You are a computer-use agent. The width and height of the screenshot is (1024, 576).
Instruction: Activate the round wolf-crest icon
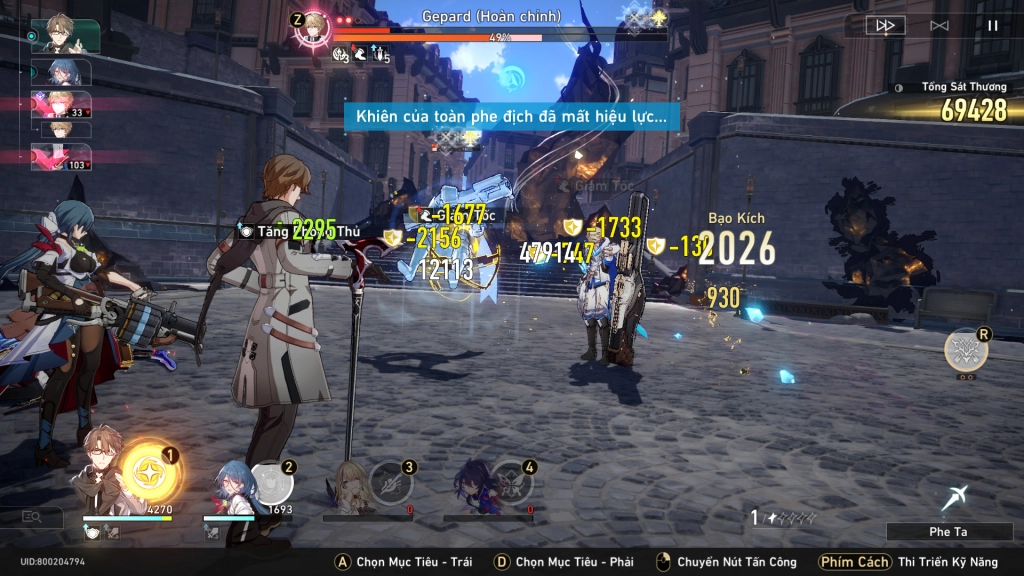tap(966, 350)
